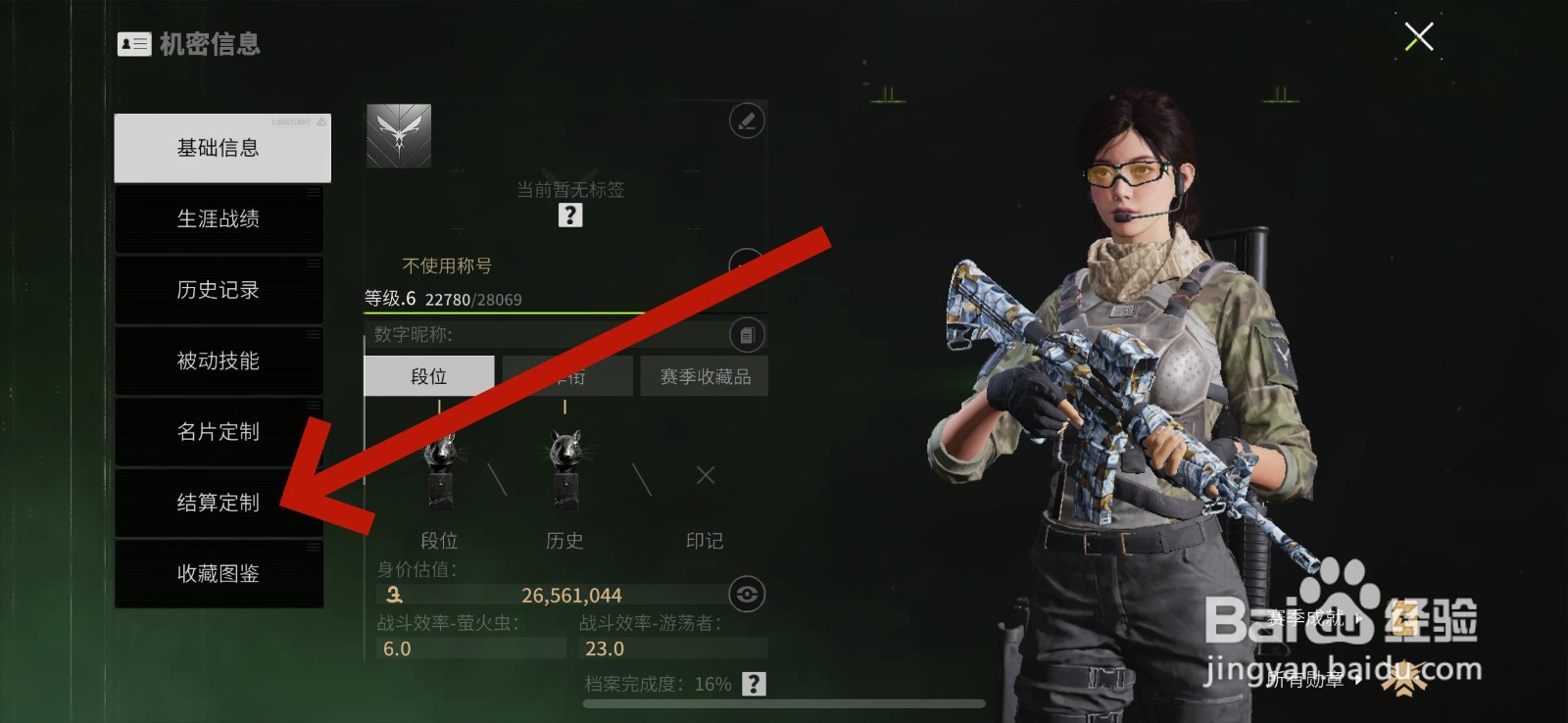Click the empty 印记 slot marked with X
1568x723 pixels.
tap(704, 475)
